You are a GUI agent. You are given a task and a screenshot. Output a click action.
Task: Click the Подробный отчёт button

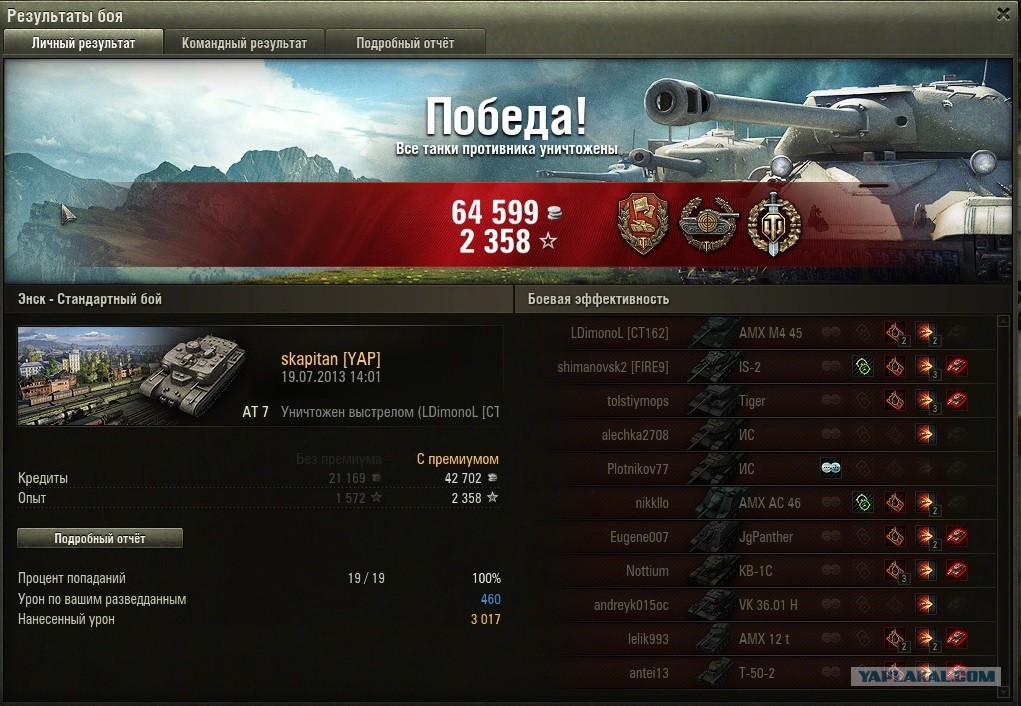pos(100,539)
